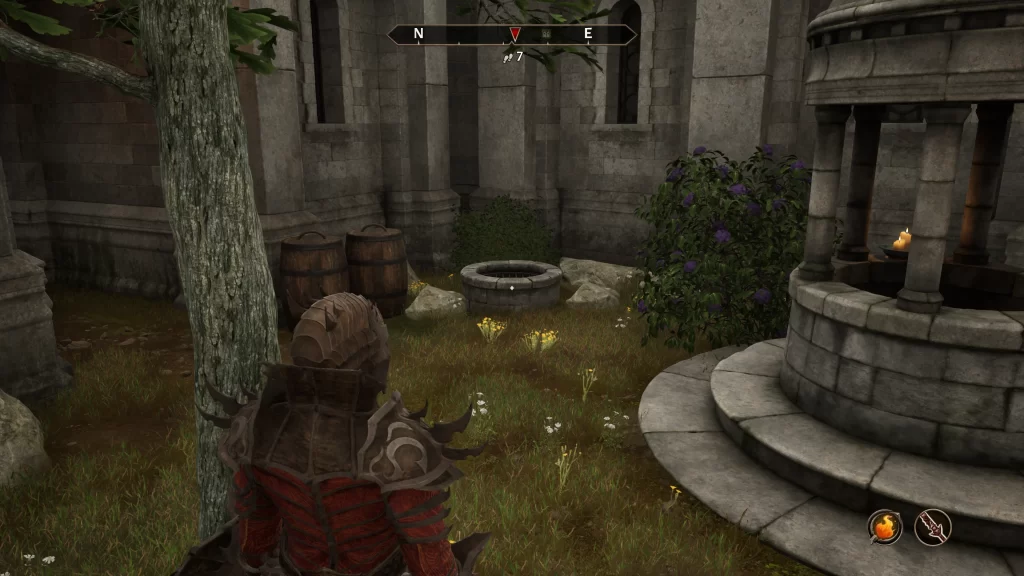Click the equipped sword weapon icon
The height and width of the screenshot is (576, 1024).
(x=933, y=527)
